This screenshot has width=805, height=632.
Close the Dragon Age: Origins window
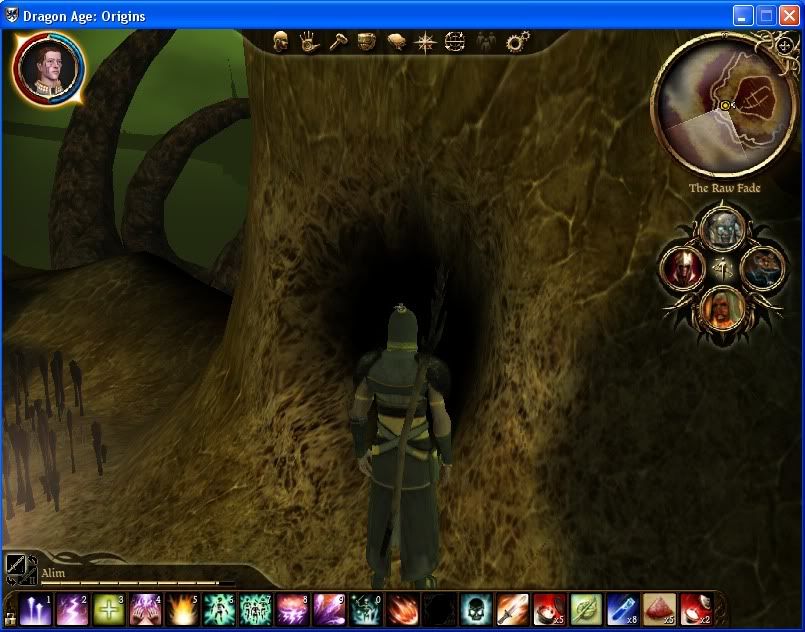click(789, 14)
